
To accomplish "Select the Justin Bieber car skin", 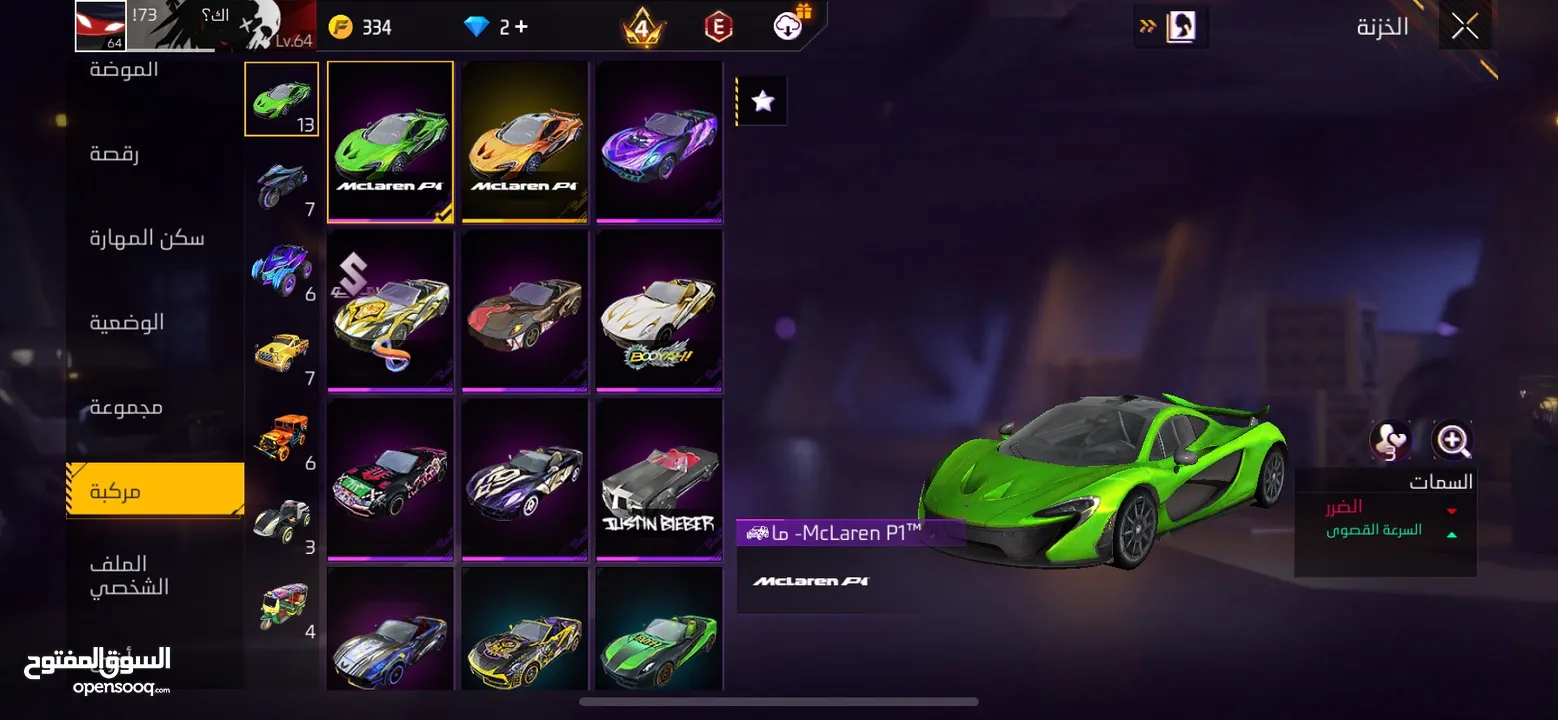I will 659,480.
